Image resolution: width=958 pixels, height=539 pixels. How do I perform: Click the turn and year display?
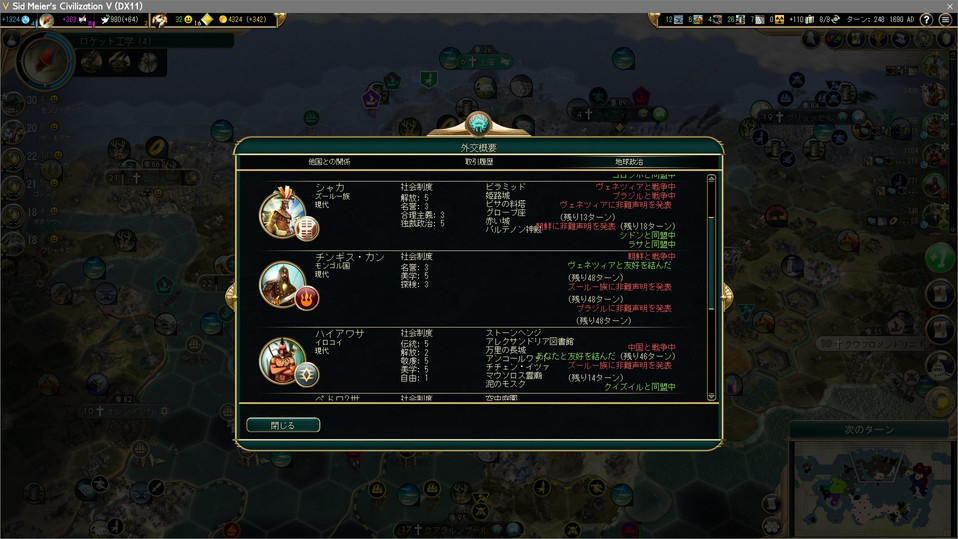pos(878,19)
